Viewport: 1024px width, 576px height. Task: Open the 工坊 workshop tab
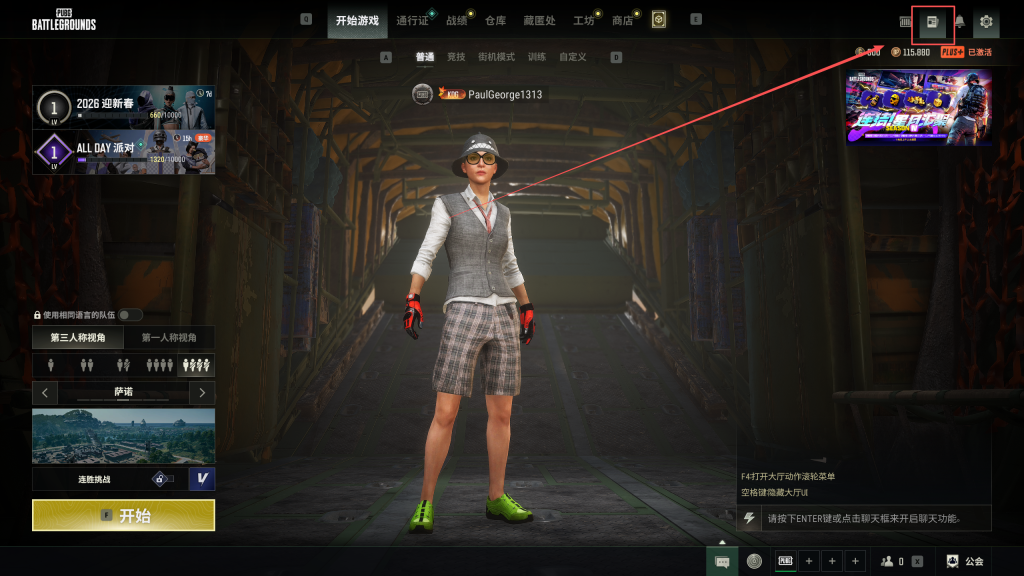pos(583,20)
